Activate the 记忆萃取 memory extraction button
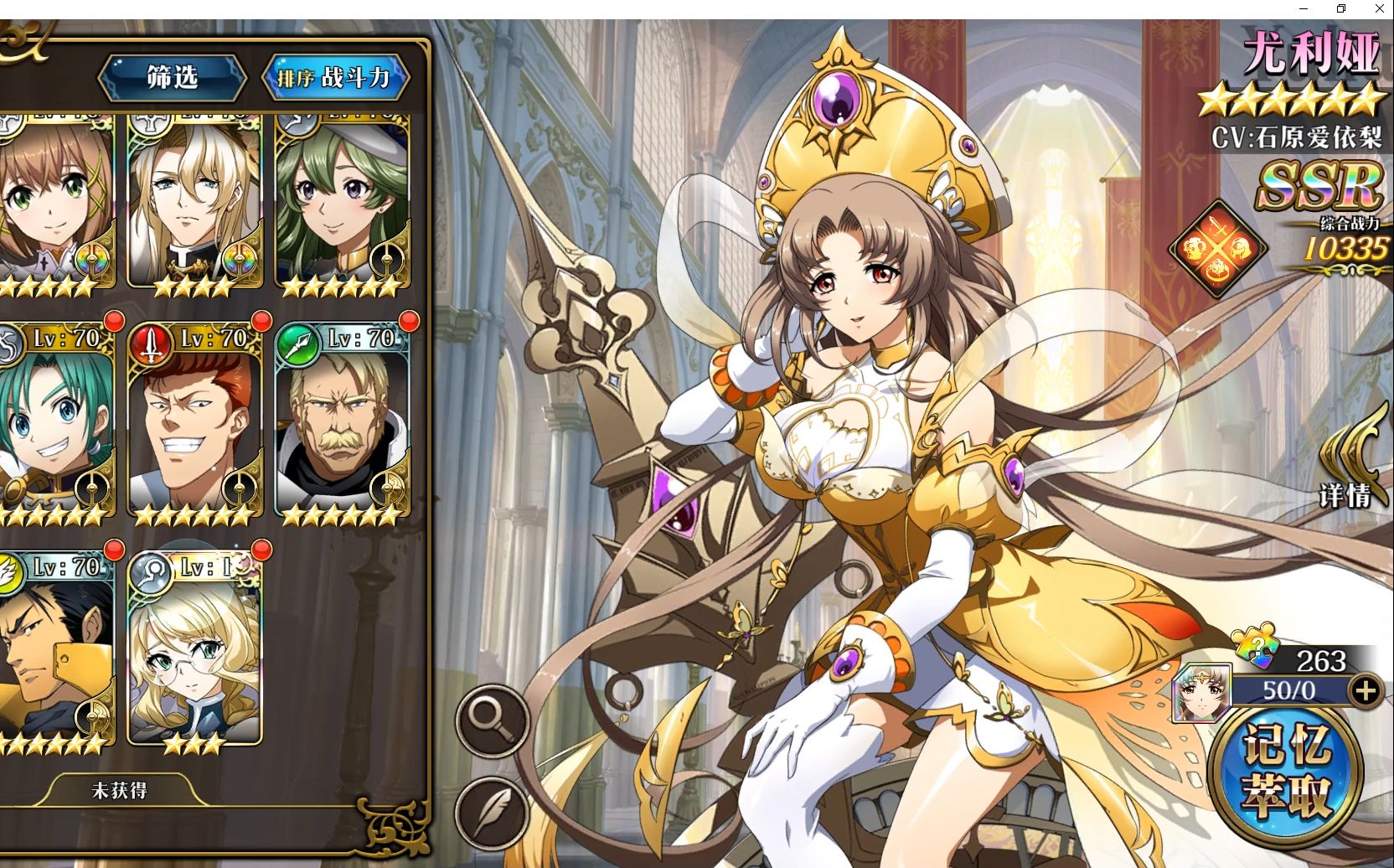1394x868 pixels. 1286,771
